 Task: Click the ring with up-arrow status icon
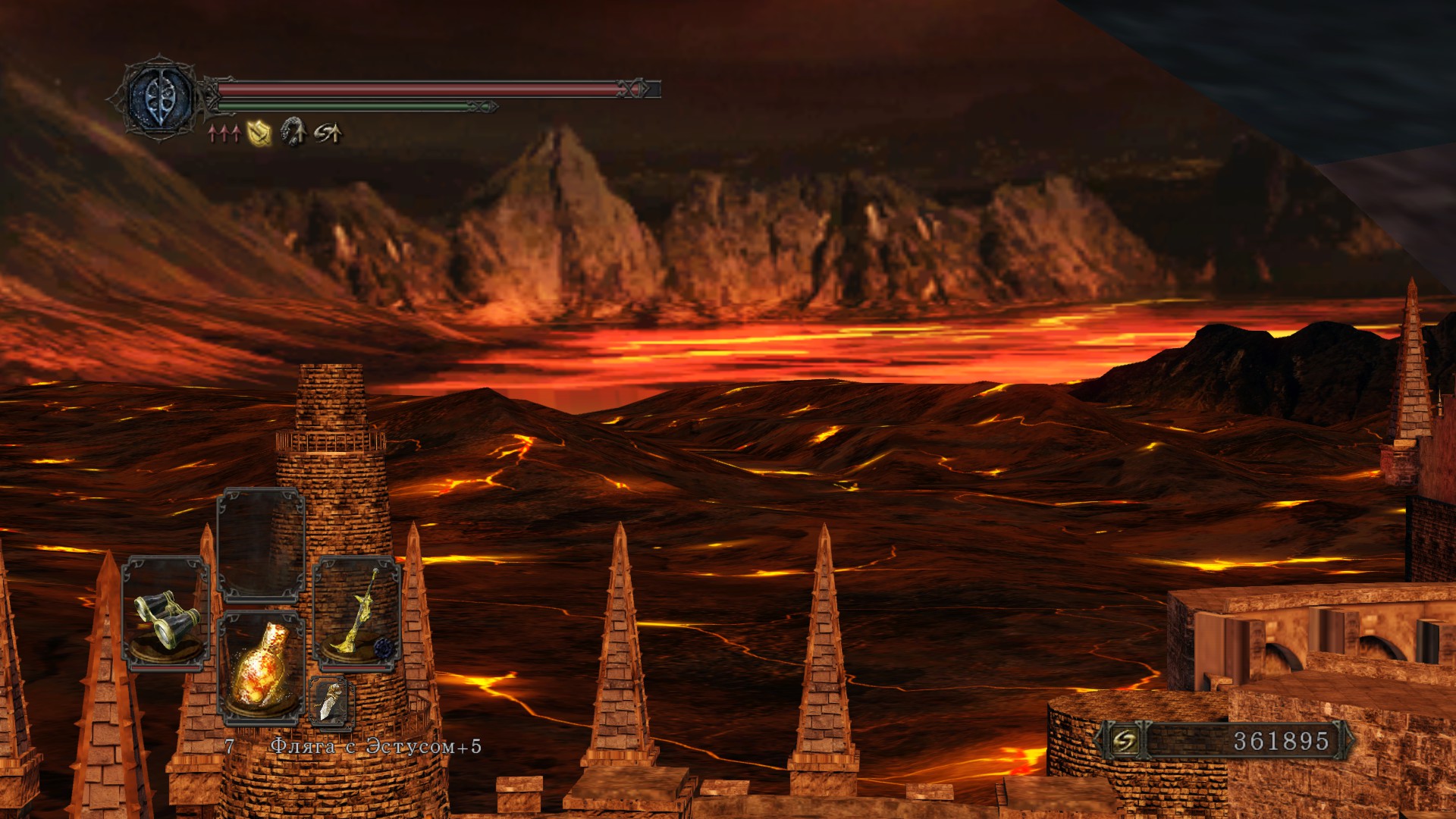coord(293,133)
